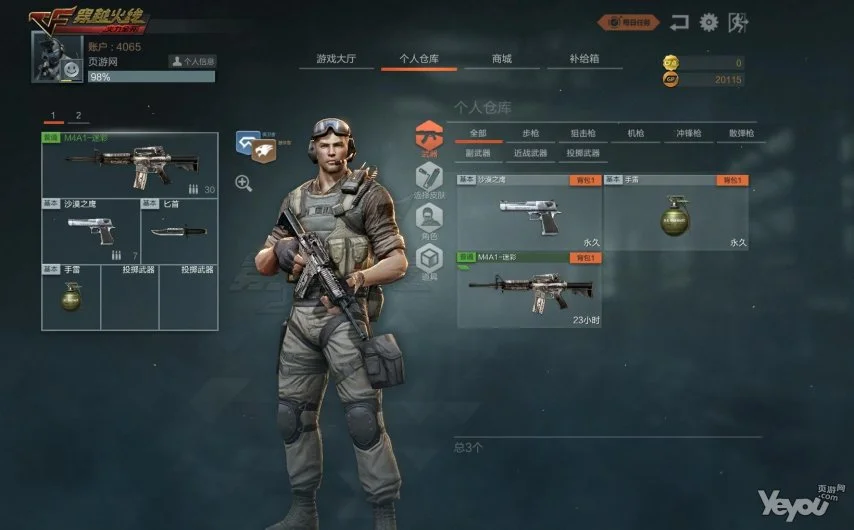This screenshot has height=530, width=854.
Task: Open the 每日任务 daily missions button
Action: coord(629,21)
